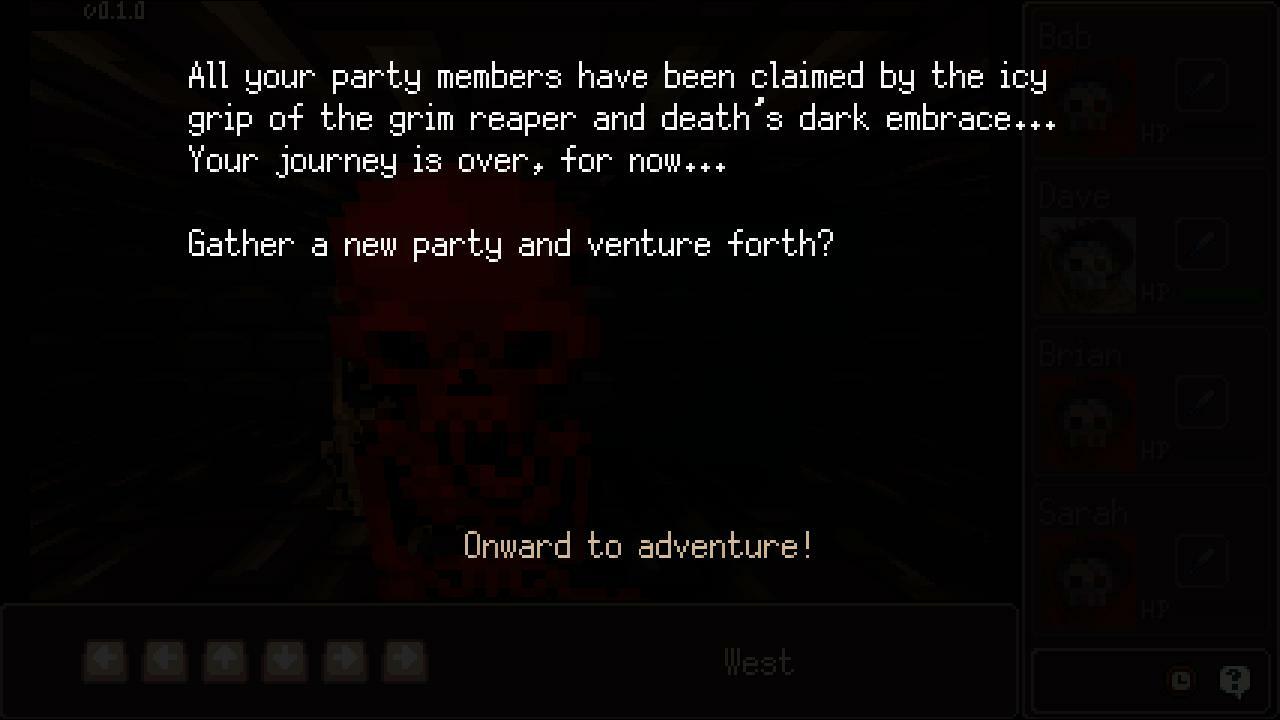Select Bob's skull portrait thumbnail
The height and width of the screenshot is (720, 1280).
point(1087,105)
